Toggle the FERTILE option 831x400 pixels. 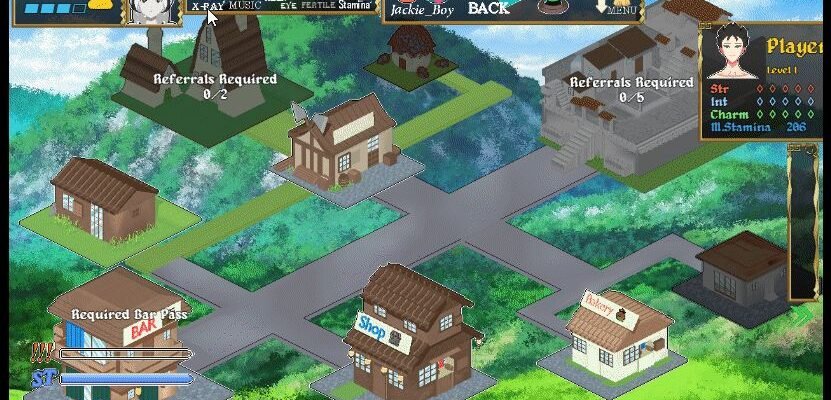pyautogui.click(x=318, y=6)
